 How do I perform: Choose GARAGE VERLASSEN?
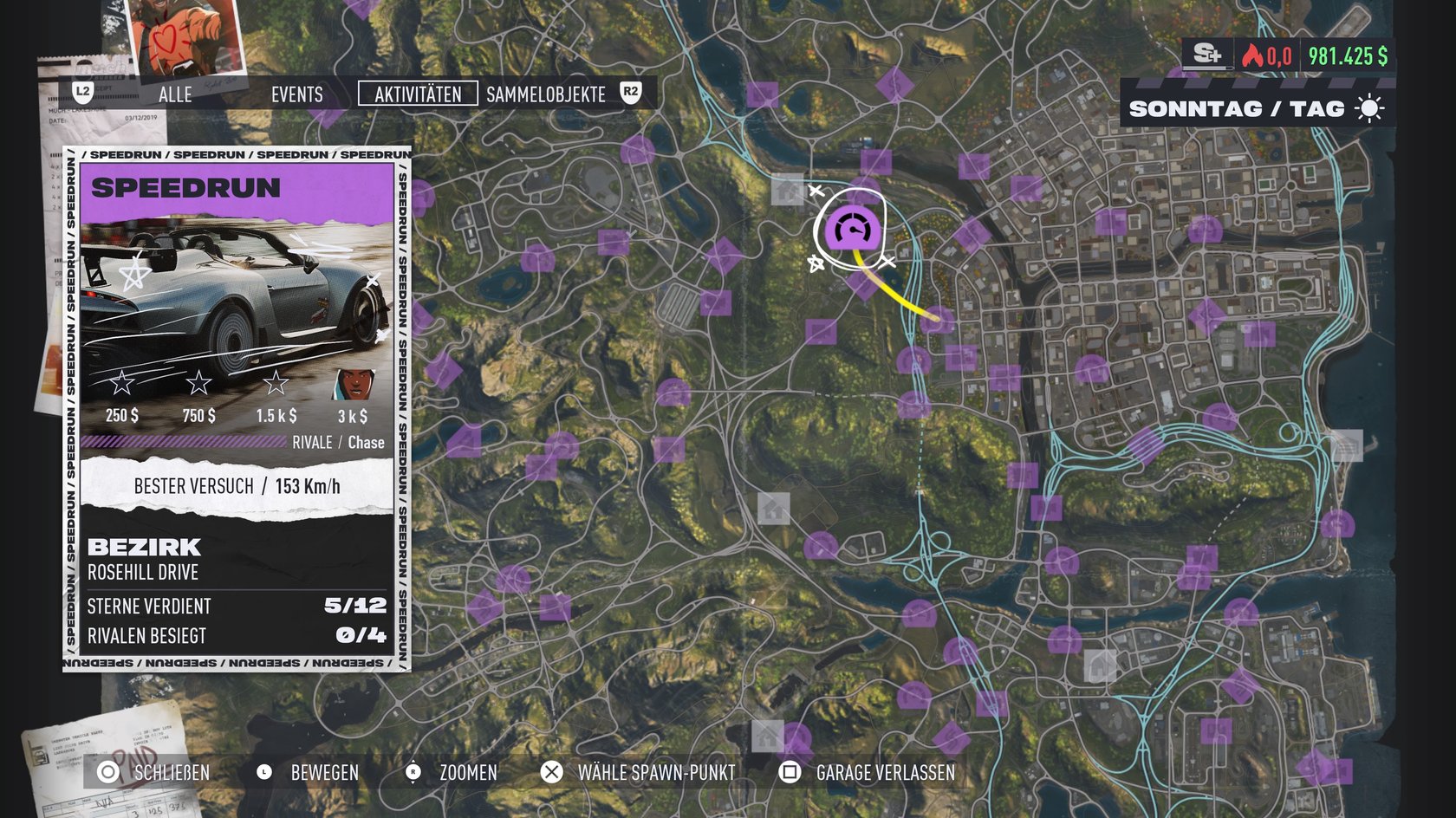[x=868, y=772]
